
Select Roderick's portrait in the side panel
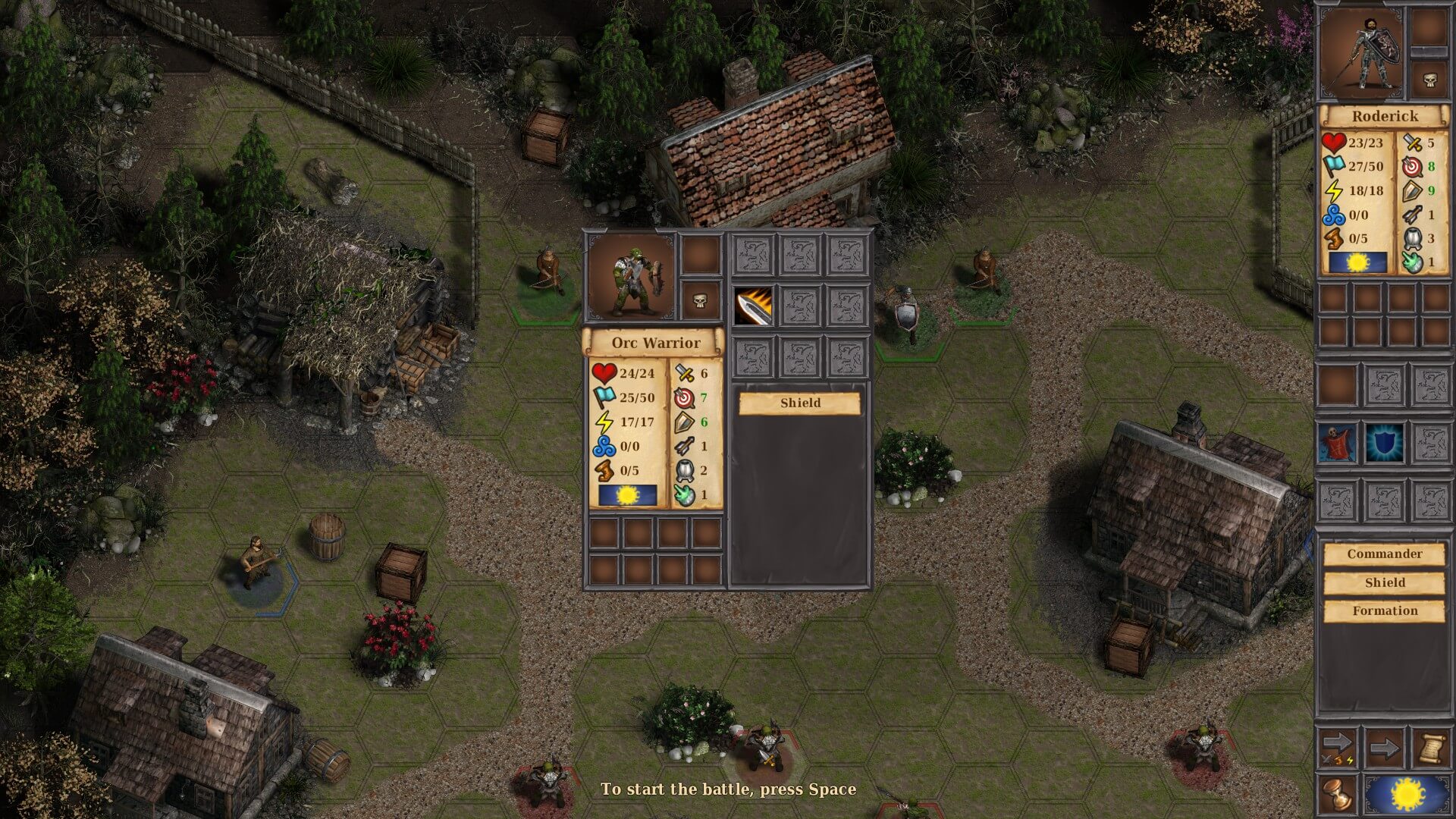1361,52
